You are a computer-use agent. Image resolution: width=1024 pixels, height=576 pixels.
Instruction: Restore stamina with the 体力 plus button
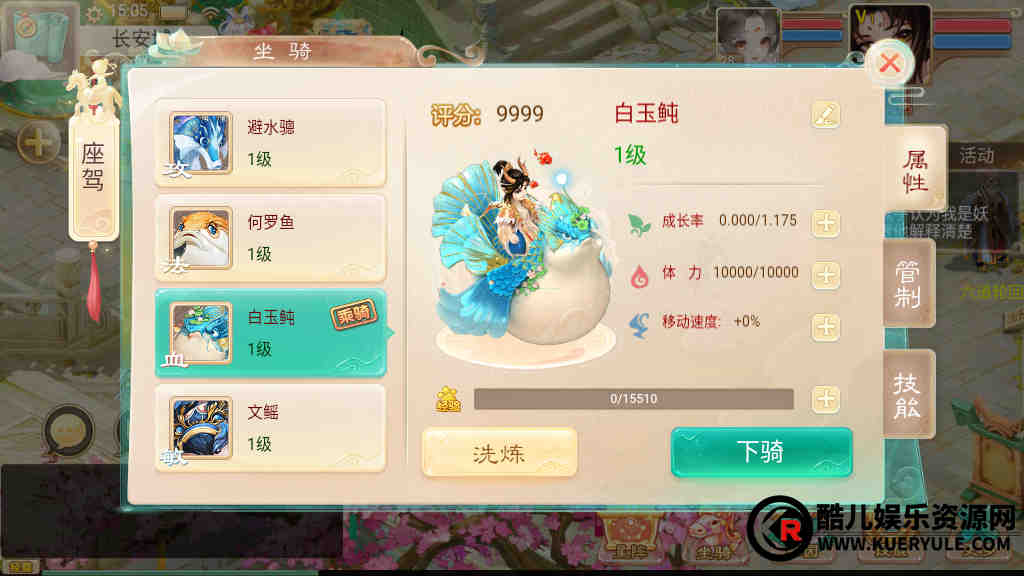click(x=825, y=275)
